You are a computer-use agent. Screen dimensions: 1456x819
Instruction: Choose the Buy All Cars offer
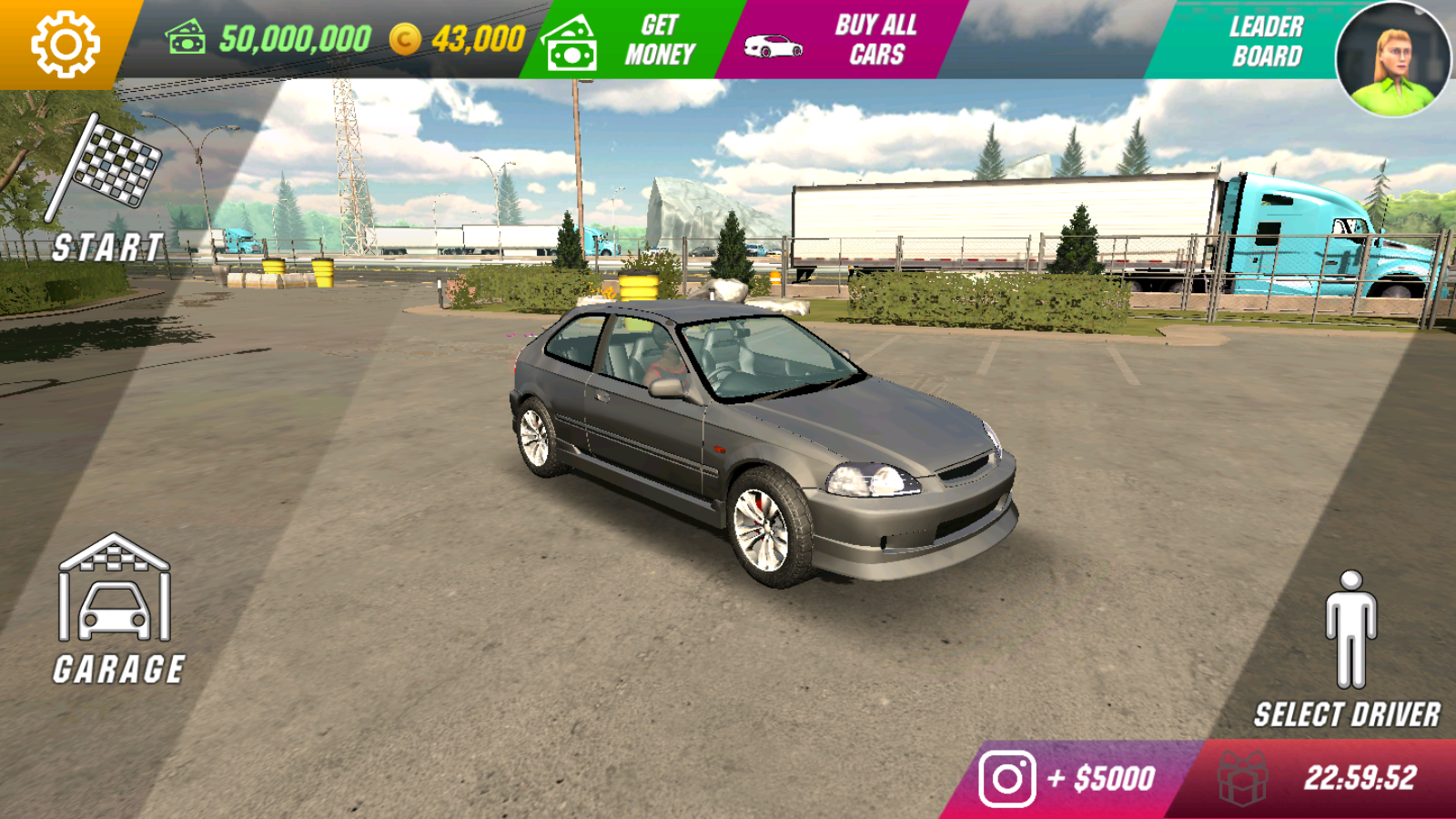[837, 40]
